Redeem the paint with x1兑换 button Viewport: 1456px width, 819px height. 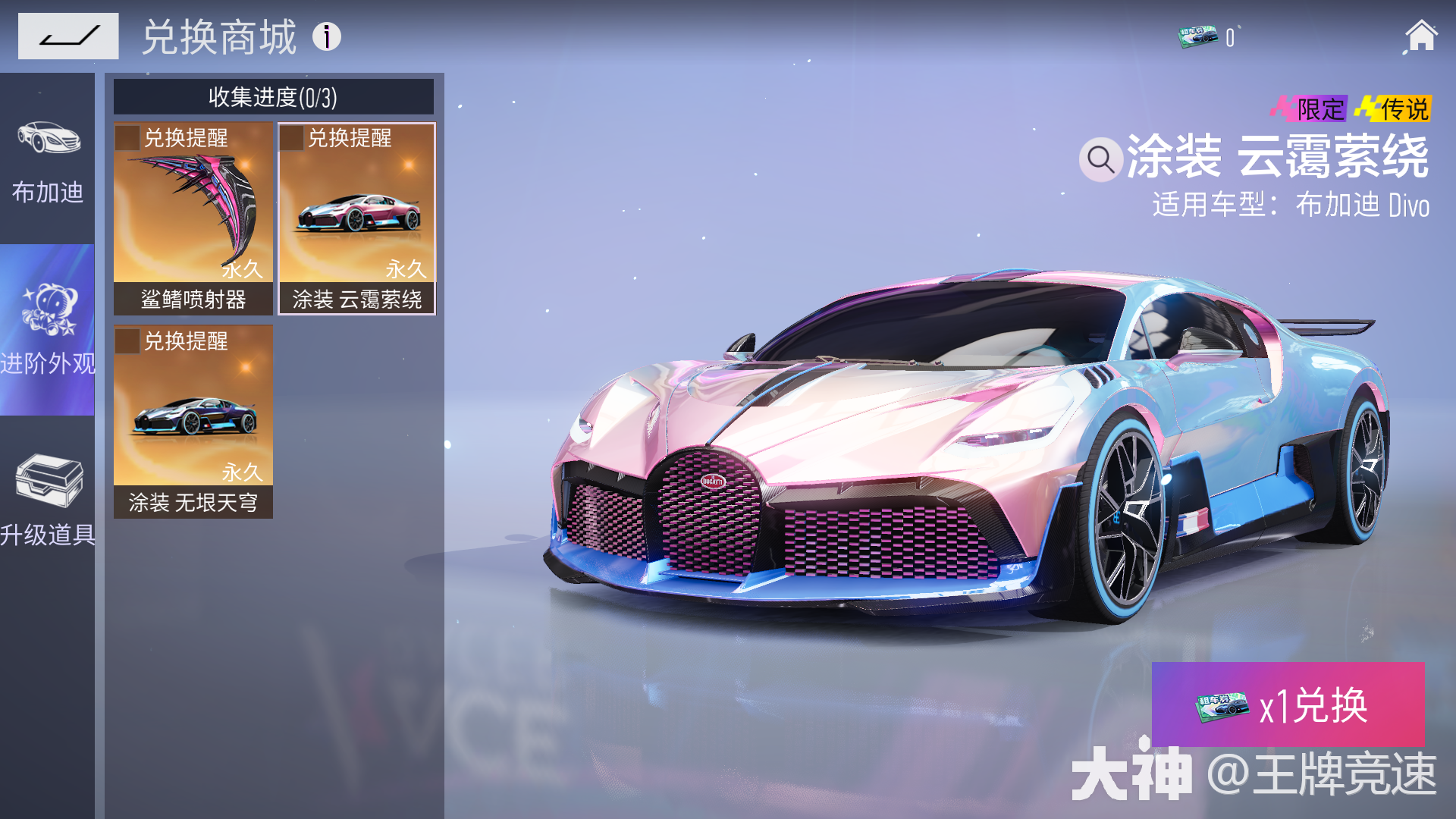(1288, 704)
